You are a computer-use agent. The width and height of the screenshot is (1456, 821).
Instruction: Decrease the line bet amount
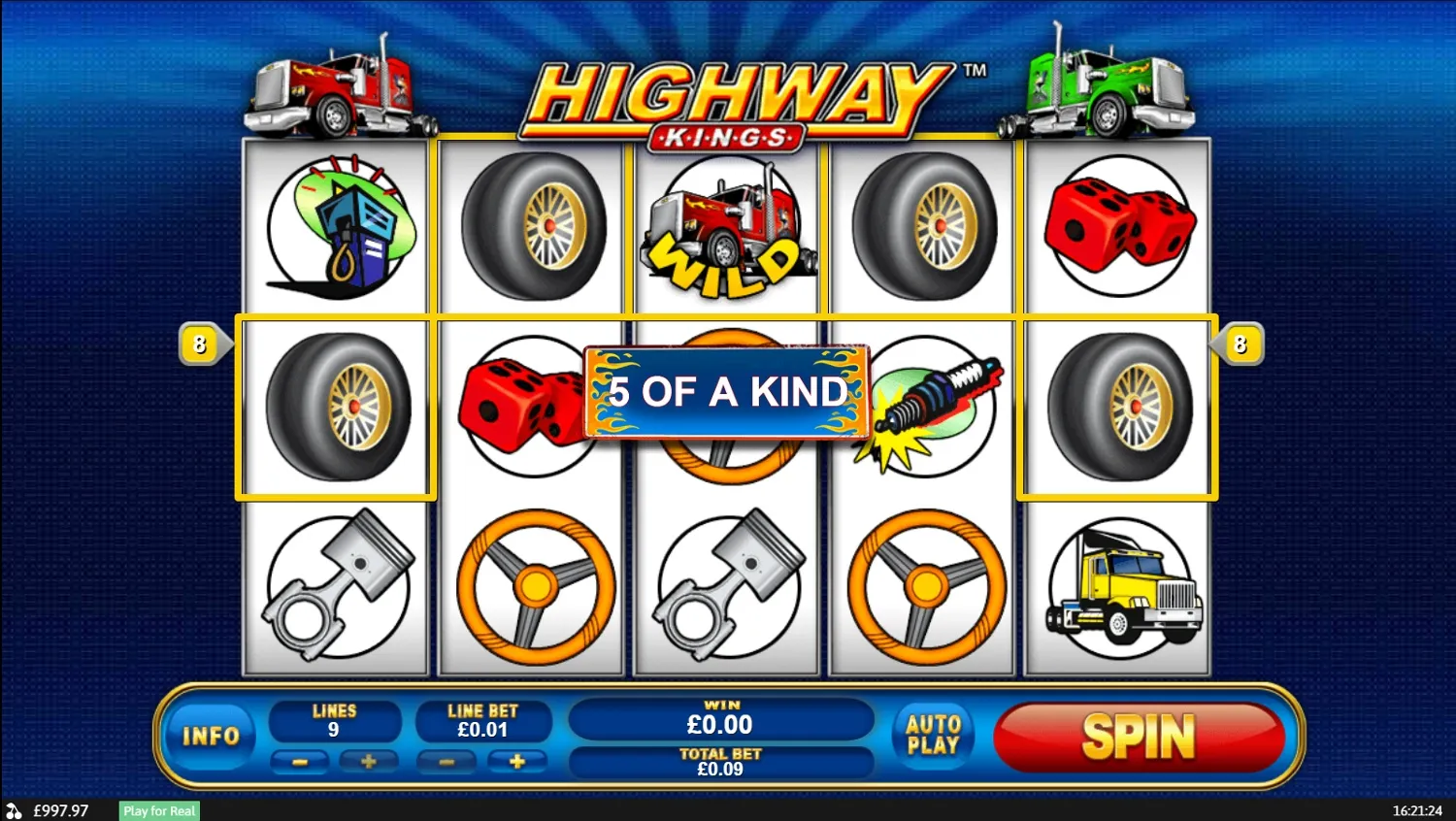pos(447,762)
